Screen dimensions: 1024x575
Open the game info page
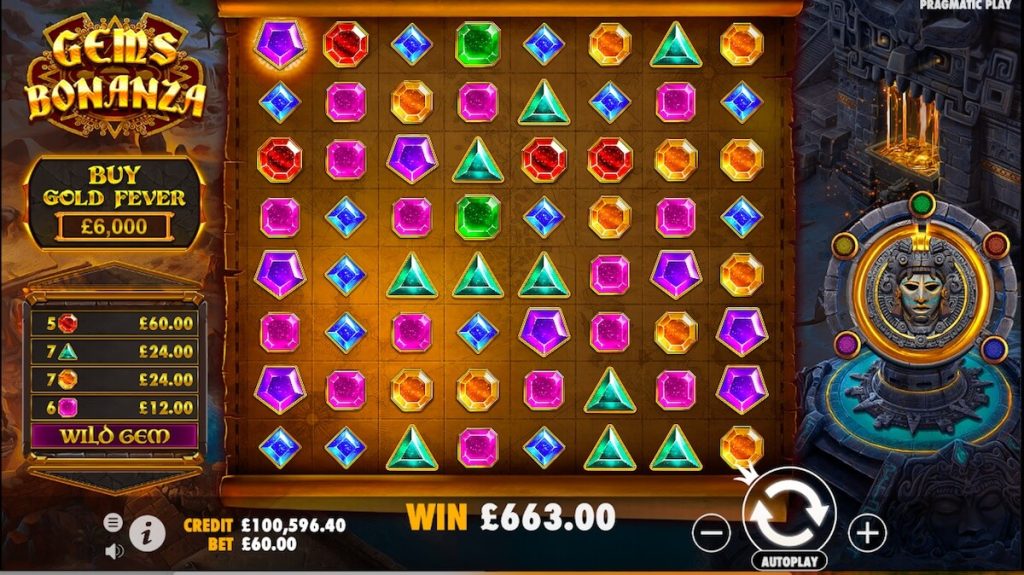click(147, 533)
